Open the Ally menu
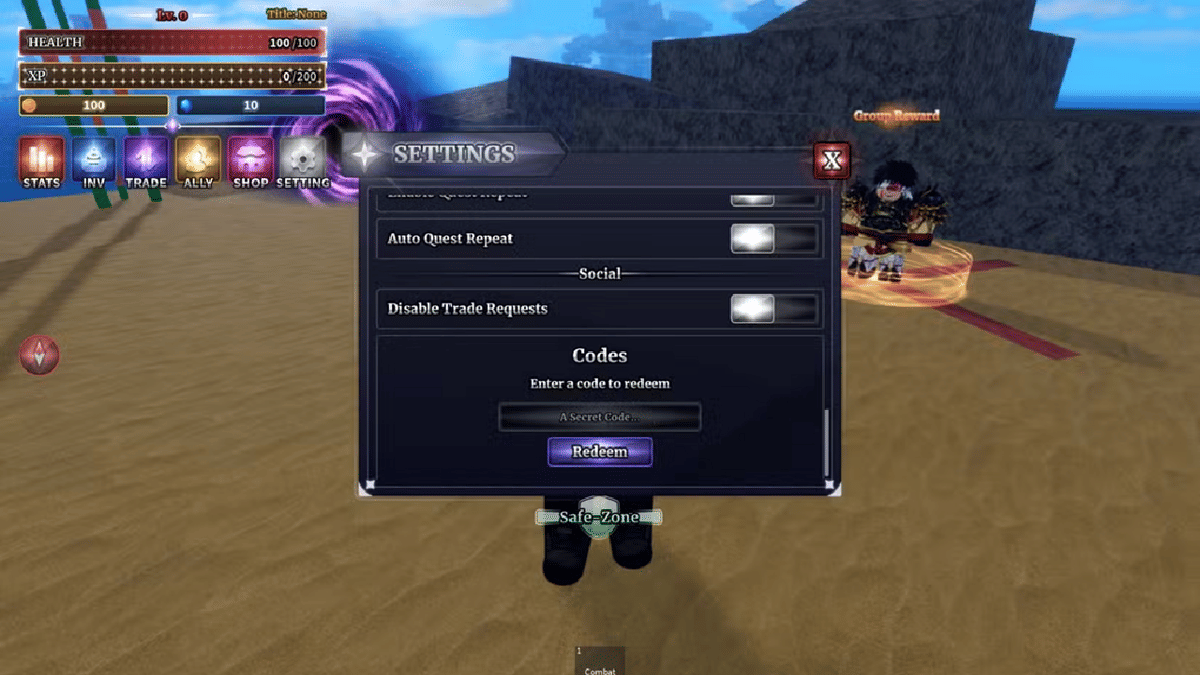This screenshot has height=675, width=1200. click(198, 162)
